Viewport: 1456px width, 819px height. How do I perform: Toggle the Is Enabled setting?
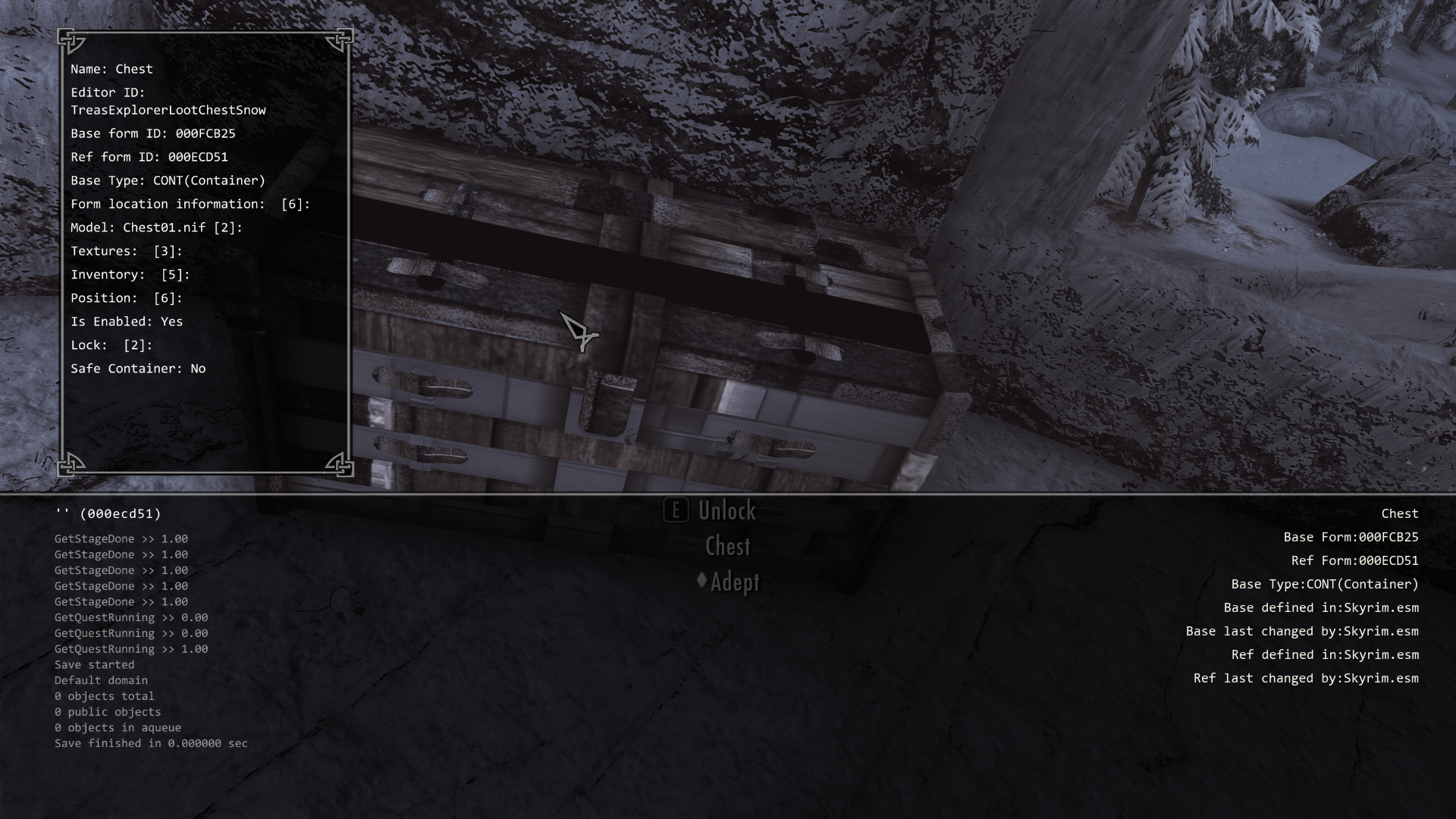[126, 322]
